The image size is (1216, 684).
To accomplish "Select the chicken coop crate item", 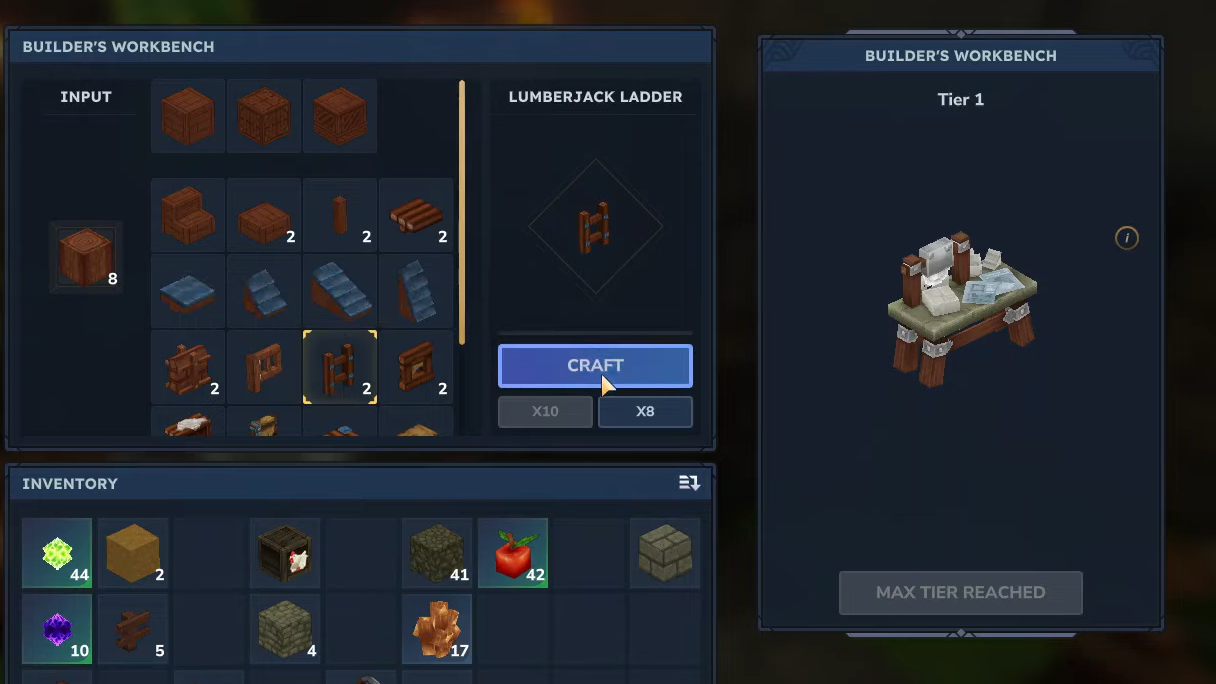I will tap(285, 553).
